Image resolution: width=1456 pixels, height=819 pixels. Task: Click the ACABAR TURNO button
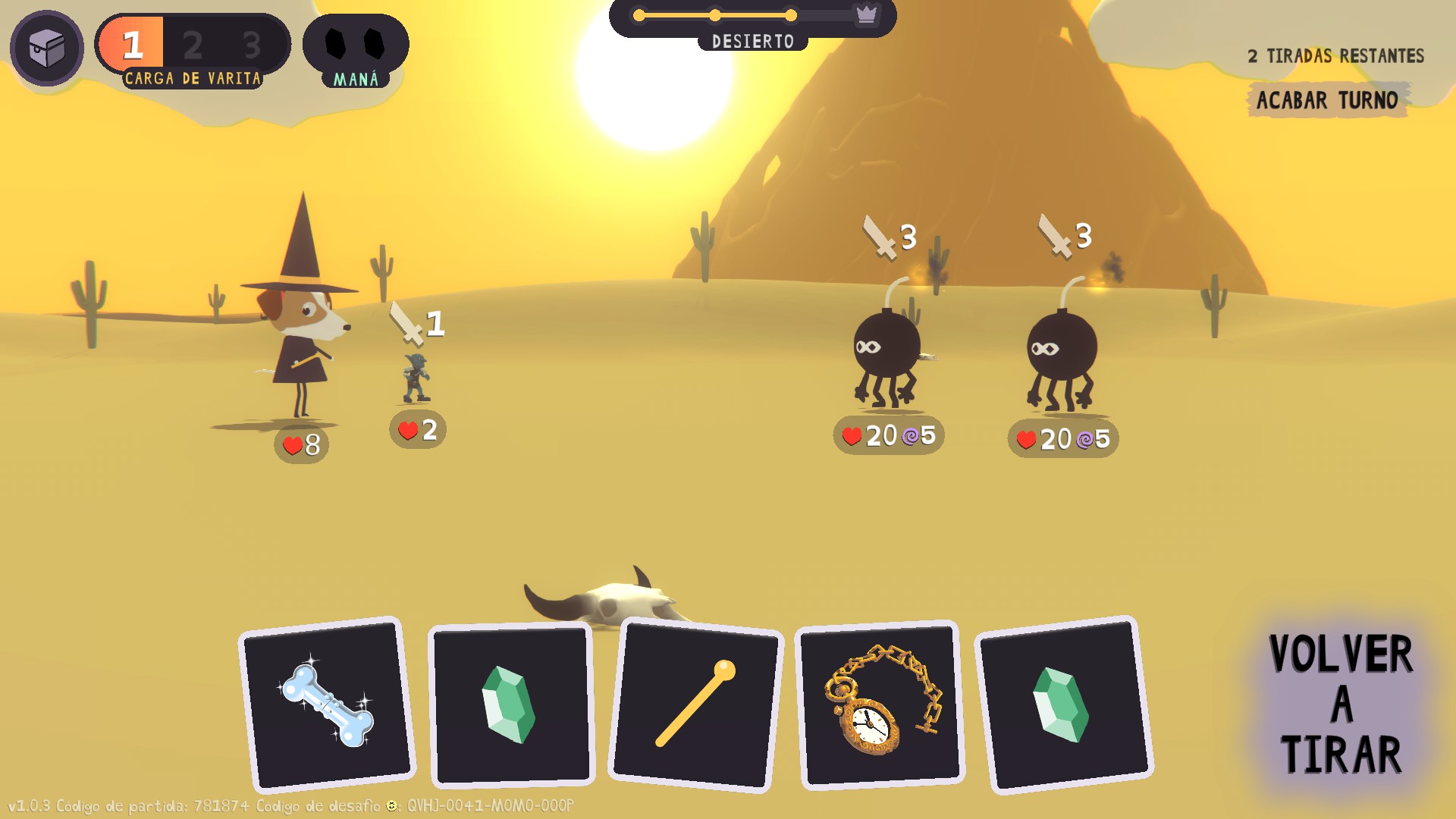[1326, 100]
